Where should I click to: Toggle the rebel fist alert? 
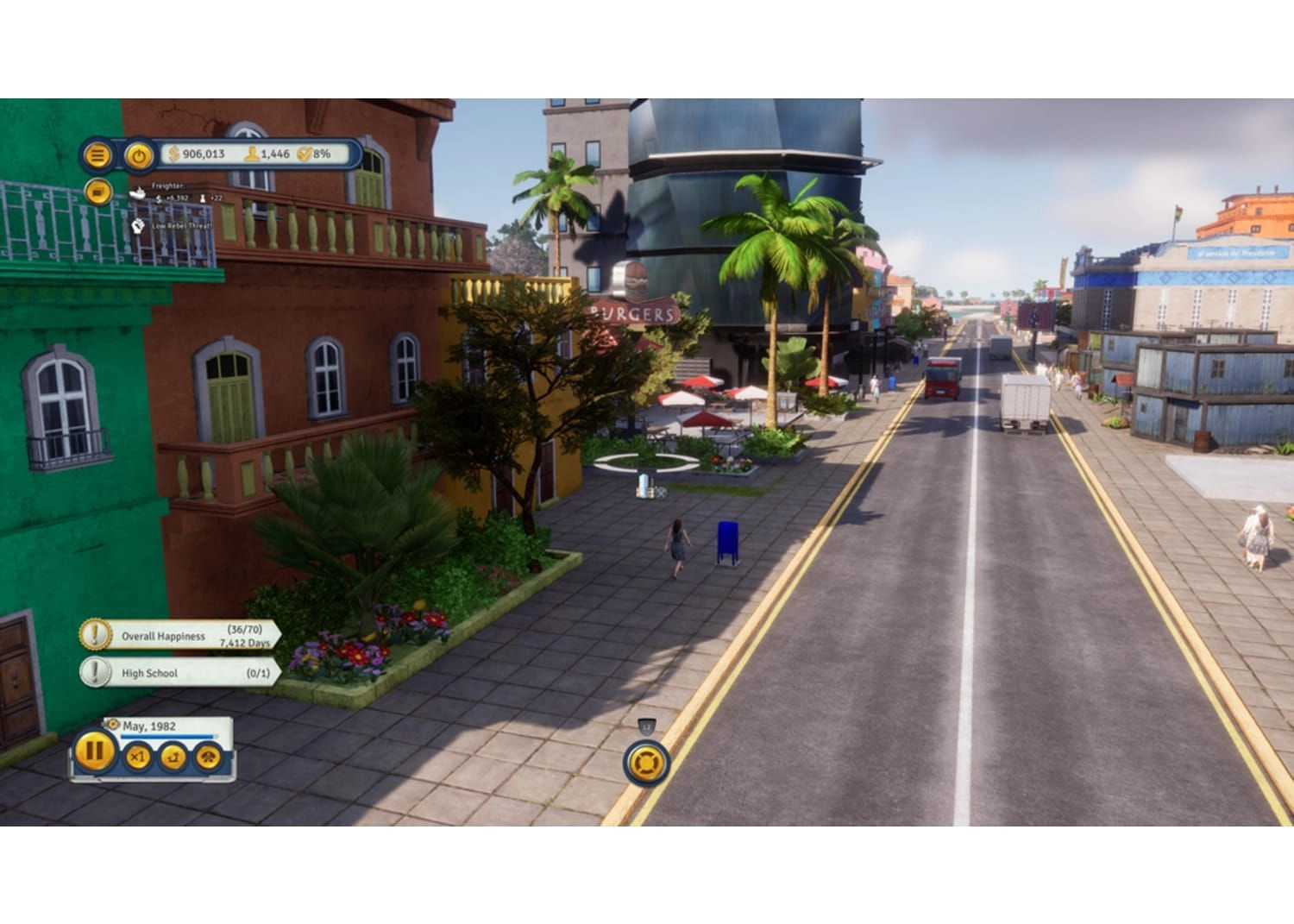click(138, 227)
